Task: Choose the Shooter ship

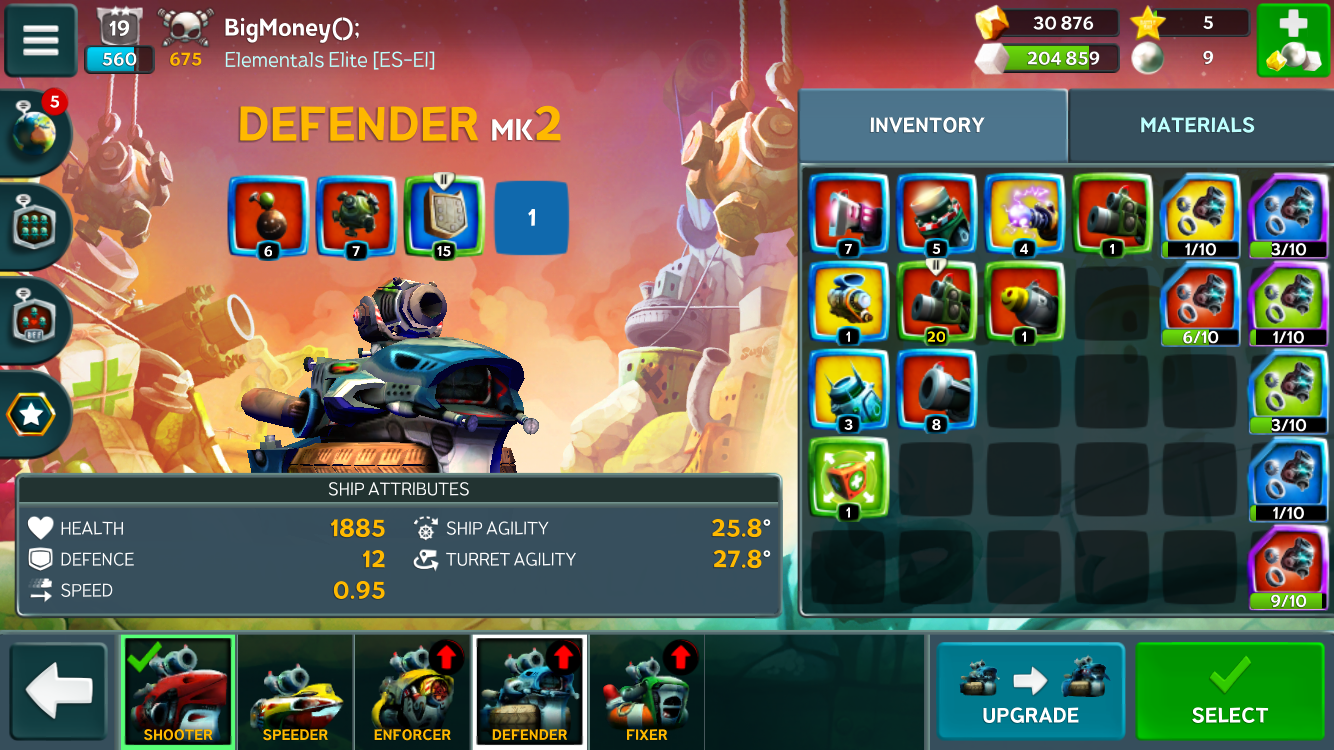Action: point(178,691)
